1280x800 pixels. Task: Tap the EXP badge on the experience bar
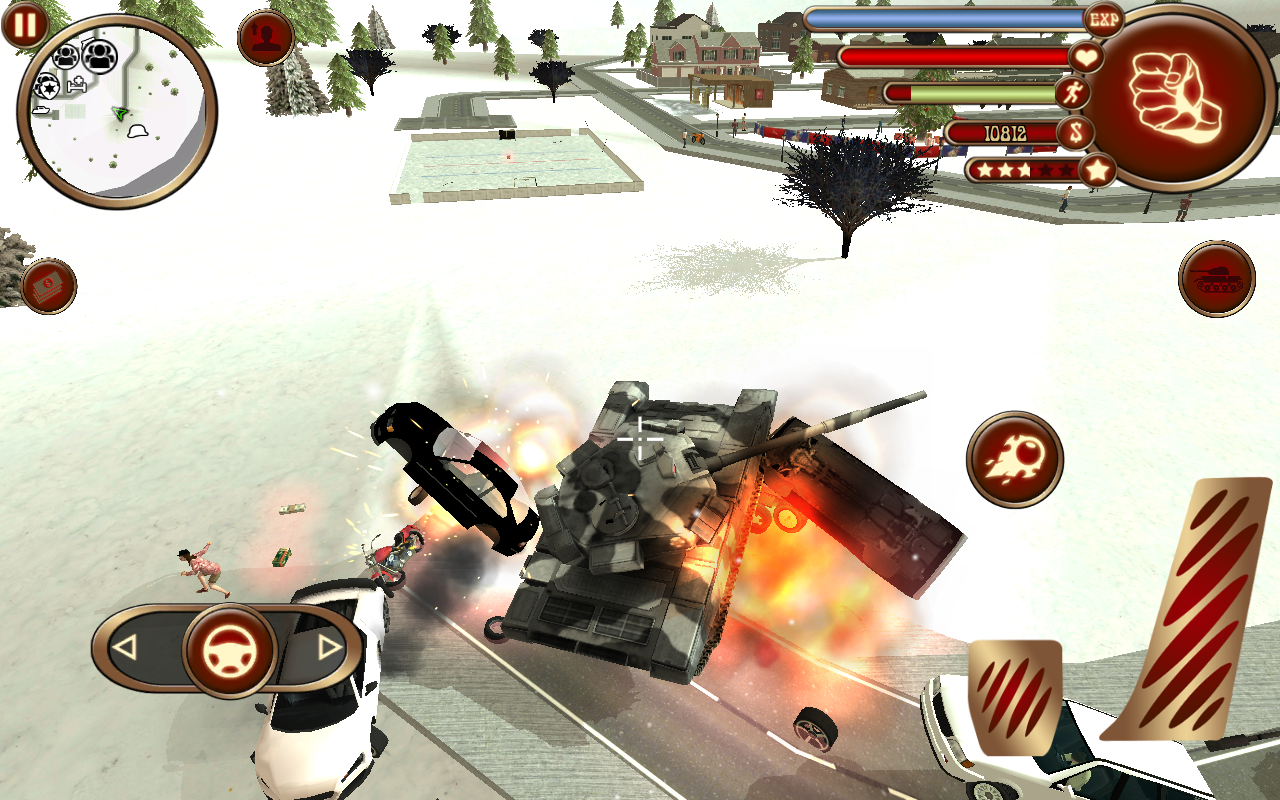click(1102, 20)
